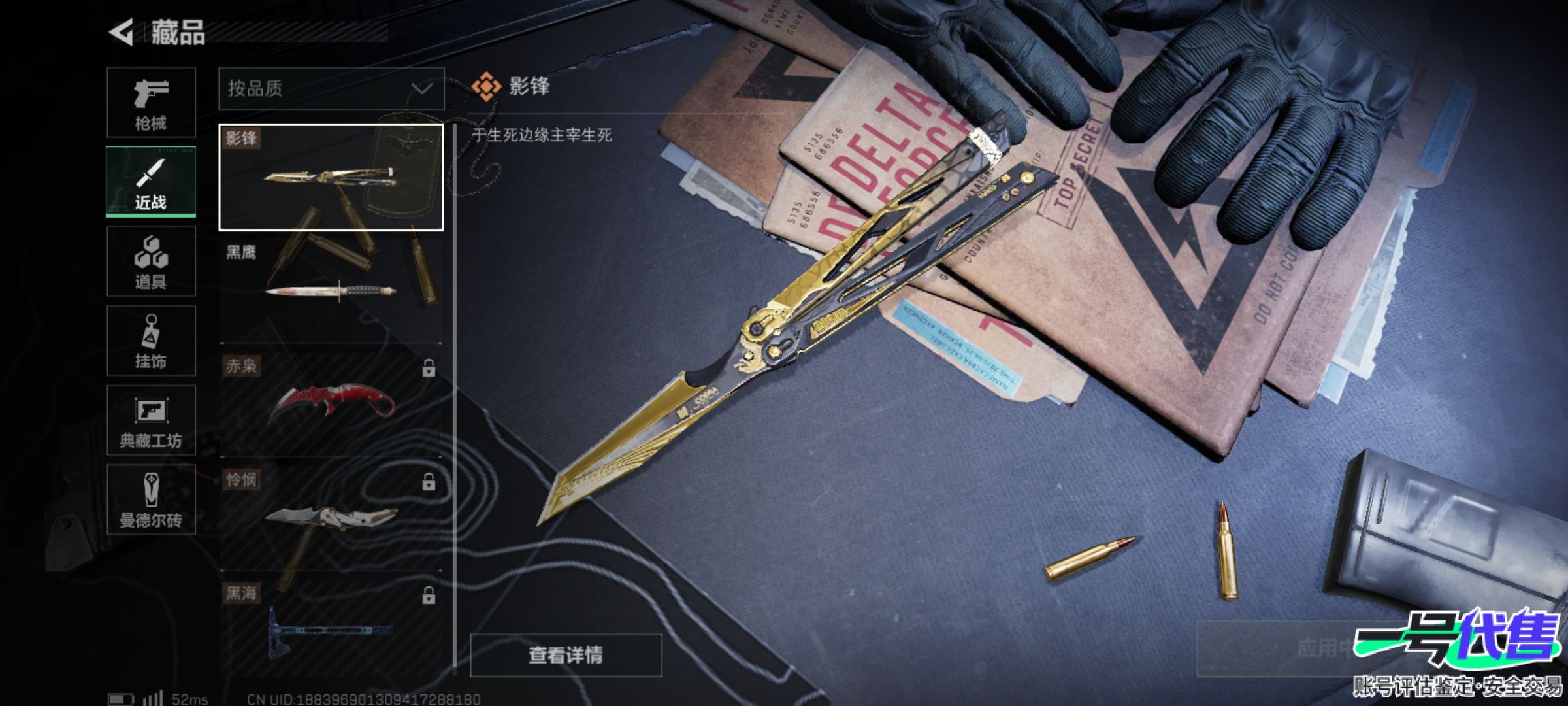Choose the 黑鹰 dagger skin
Image resolution: width=1568 pixels, height=706 pixels.
pos(331,290)
